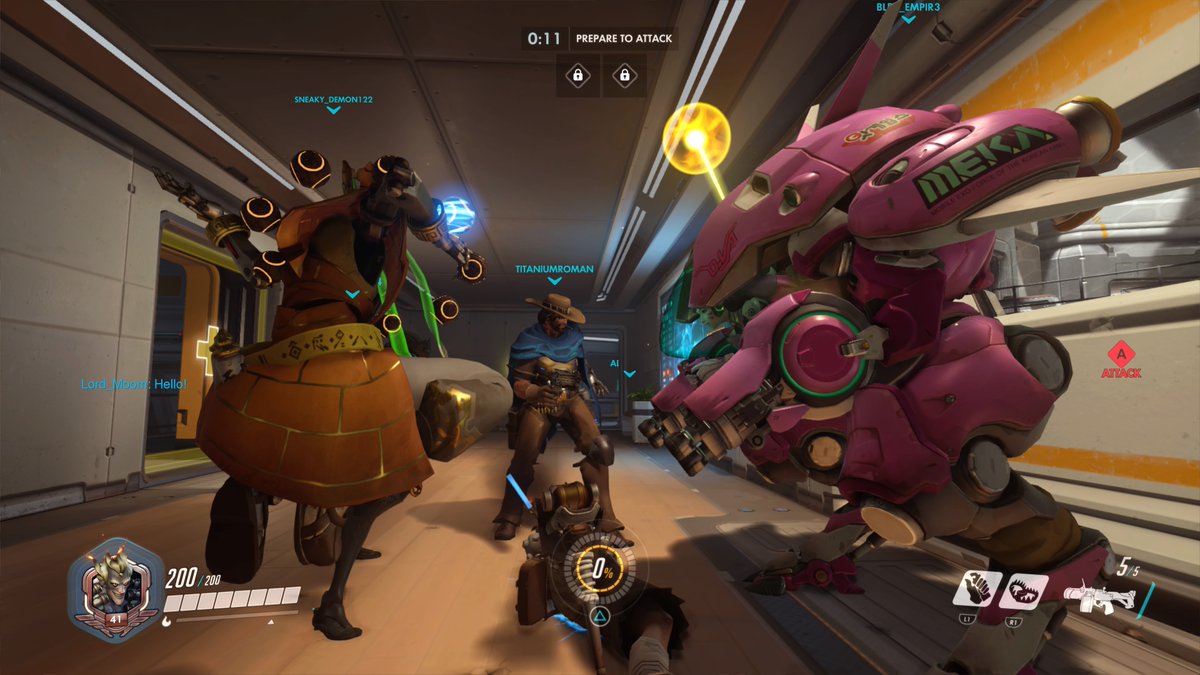The image size is (1200, 675).
Task: Select the red Attack objective A marker
Action: coord(1121,356)
